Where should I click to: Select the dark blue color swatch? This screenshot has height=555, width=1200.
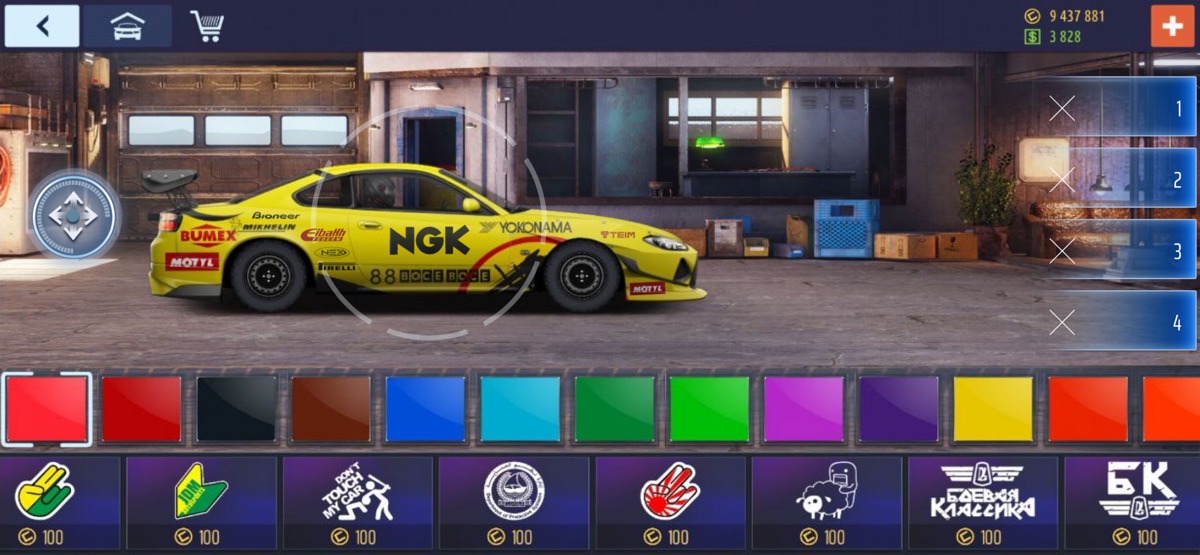426,408
